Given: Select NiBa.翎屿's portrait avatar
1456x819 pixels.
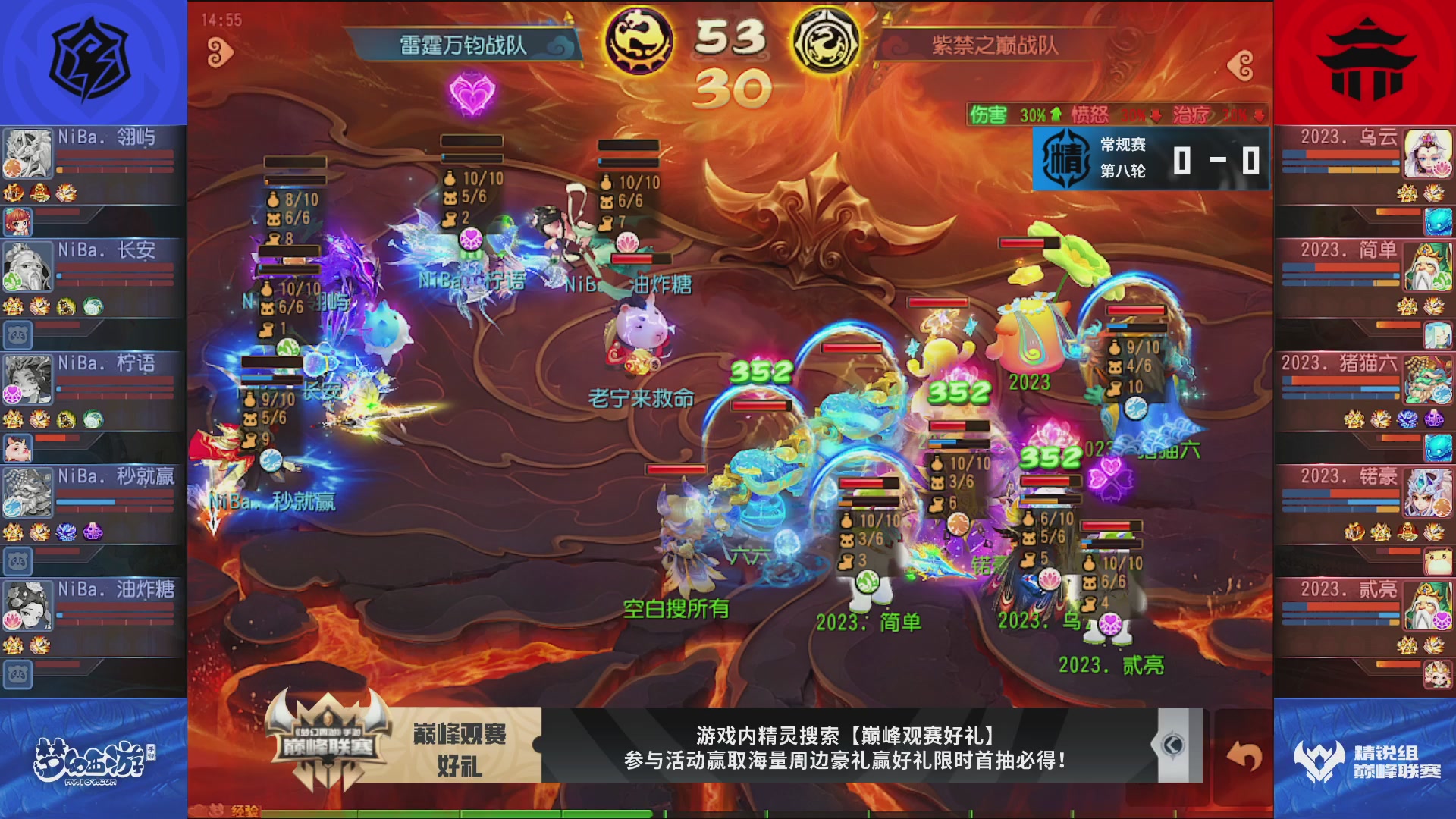Looking at the screenshot, I should tap(28, 152).
